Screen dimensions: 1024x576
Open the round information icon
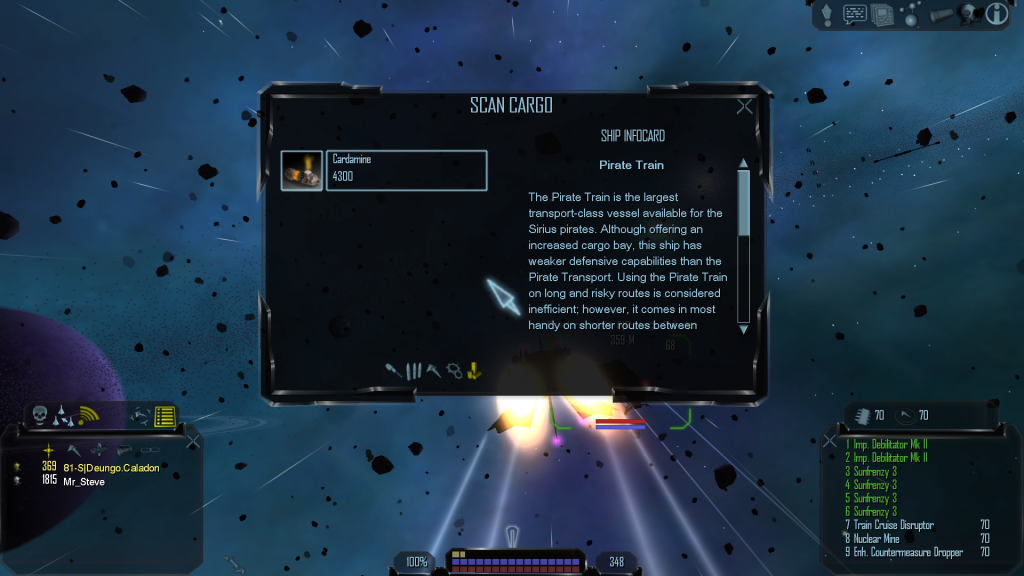click(996, 14)
